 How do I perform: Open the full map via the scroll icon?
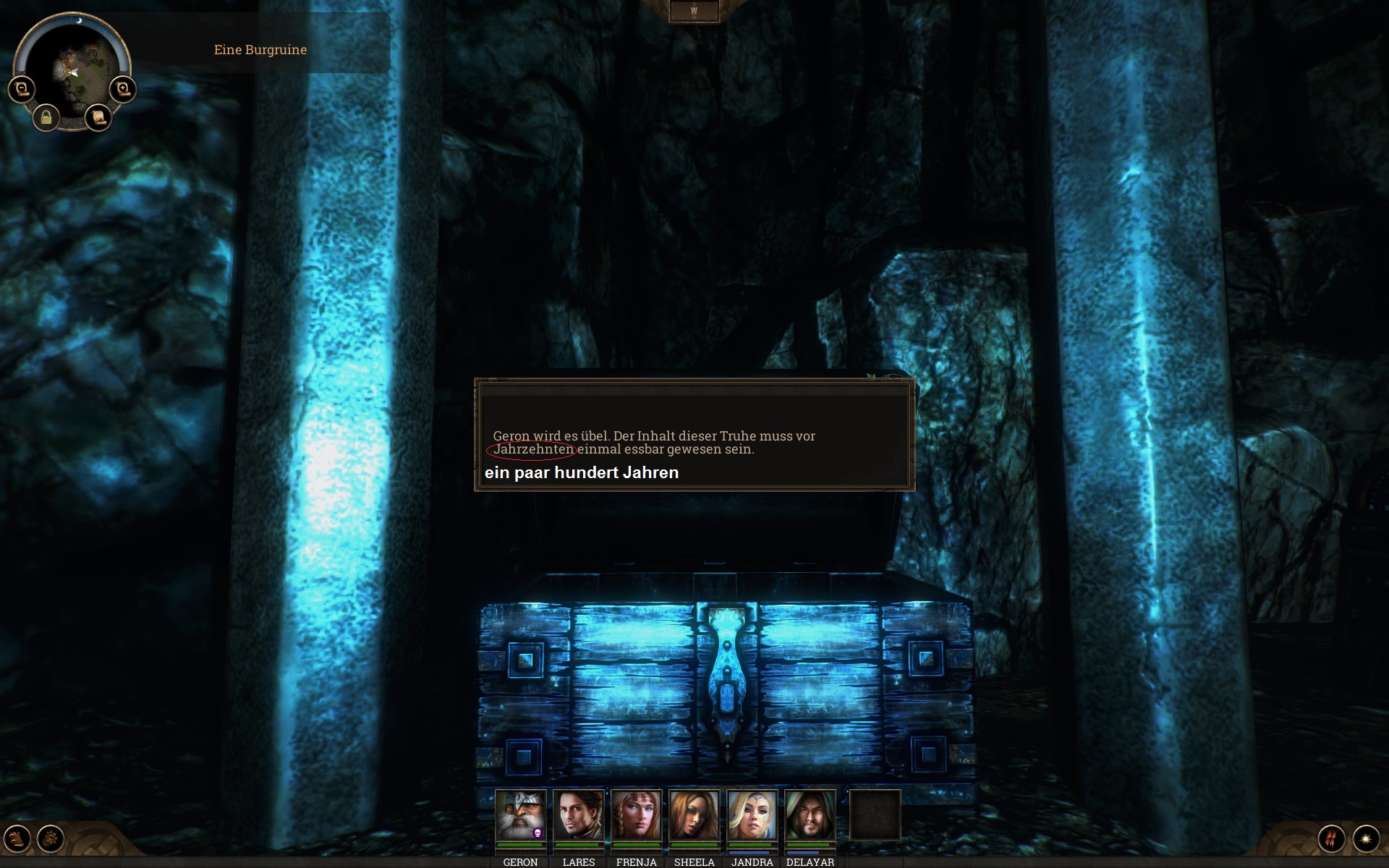(98, 117)
